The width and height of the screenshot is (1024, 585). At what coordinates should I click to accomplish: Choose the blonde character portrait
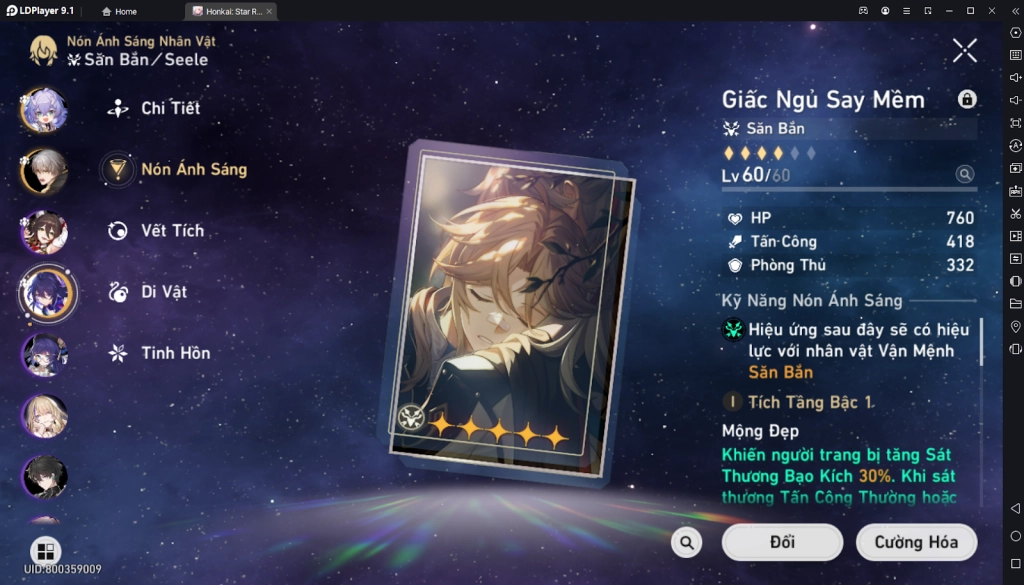[44, 416]
